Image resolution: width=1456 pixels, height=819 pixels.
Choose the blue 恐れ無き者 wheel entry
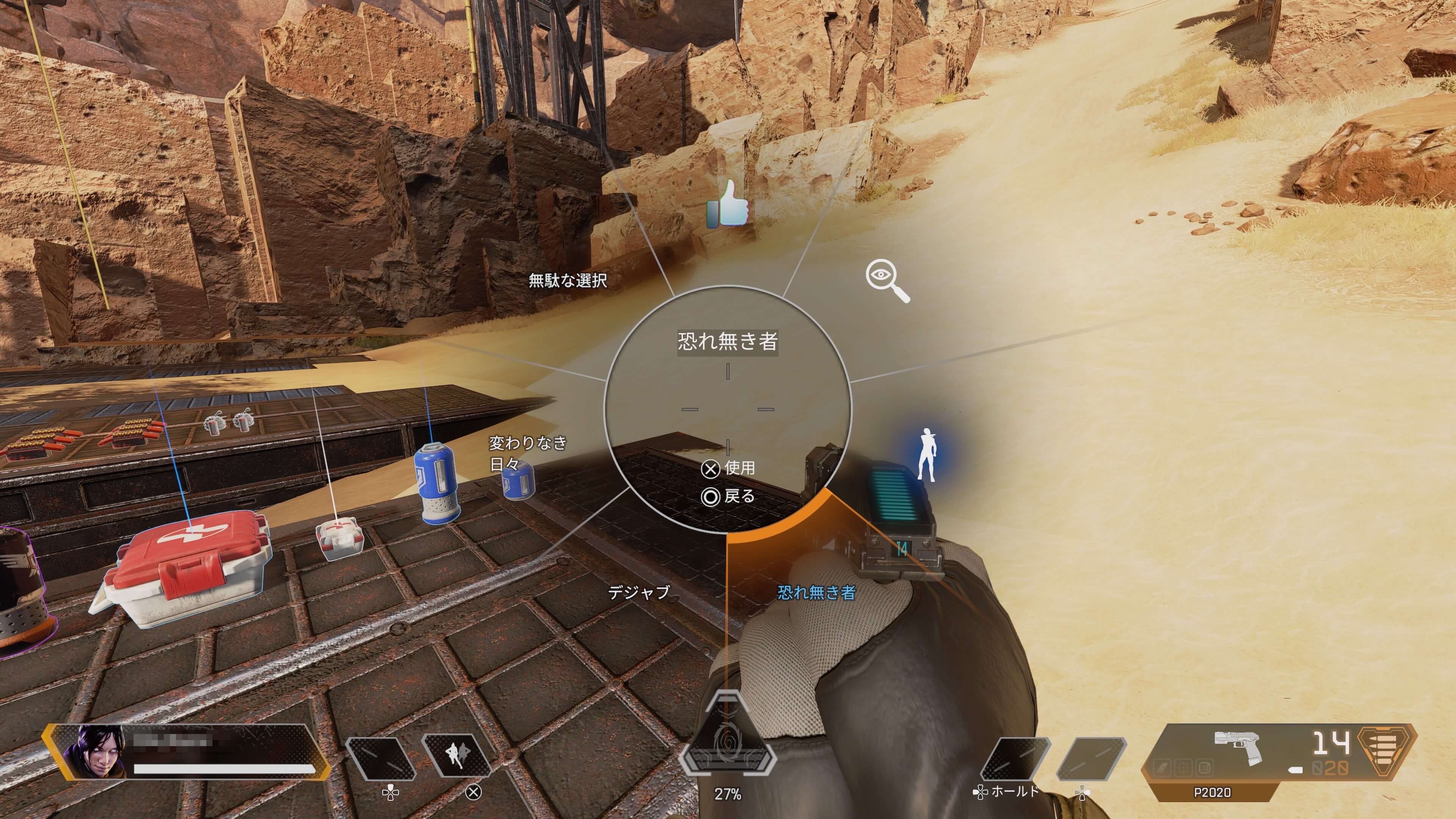tap(816, 592)
